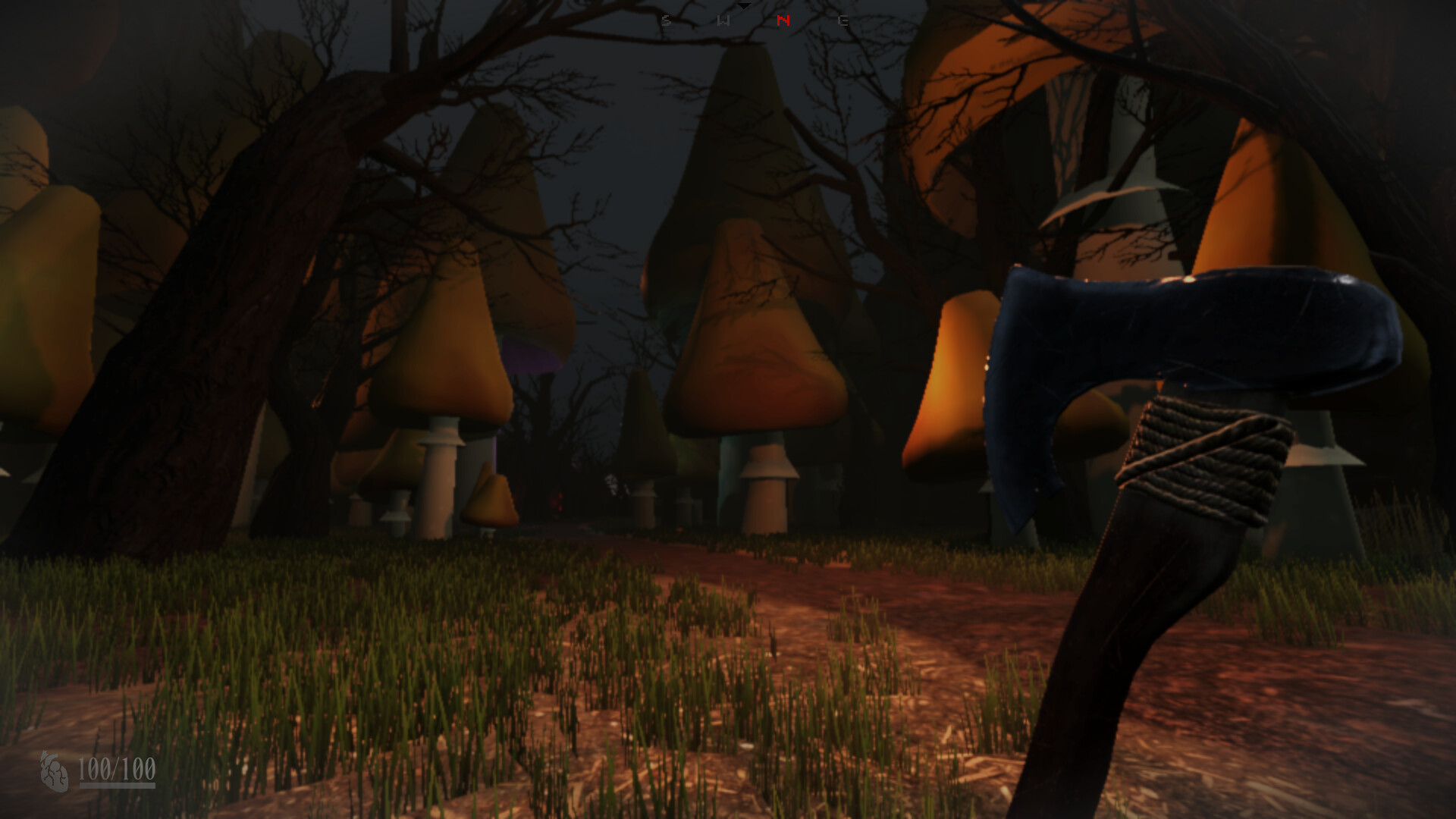Click the W compass letter
Image resolution: width=1456 pixels, height=819 pixels.
723,20
